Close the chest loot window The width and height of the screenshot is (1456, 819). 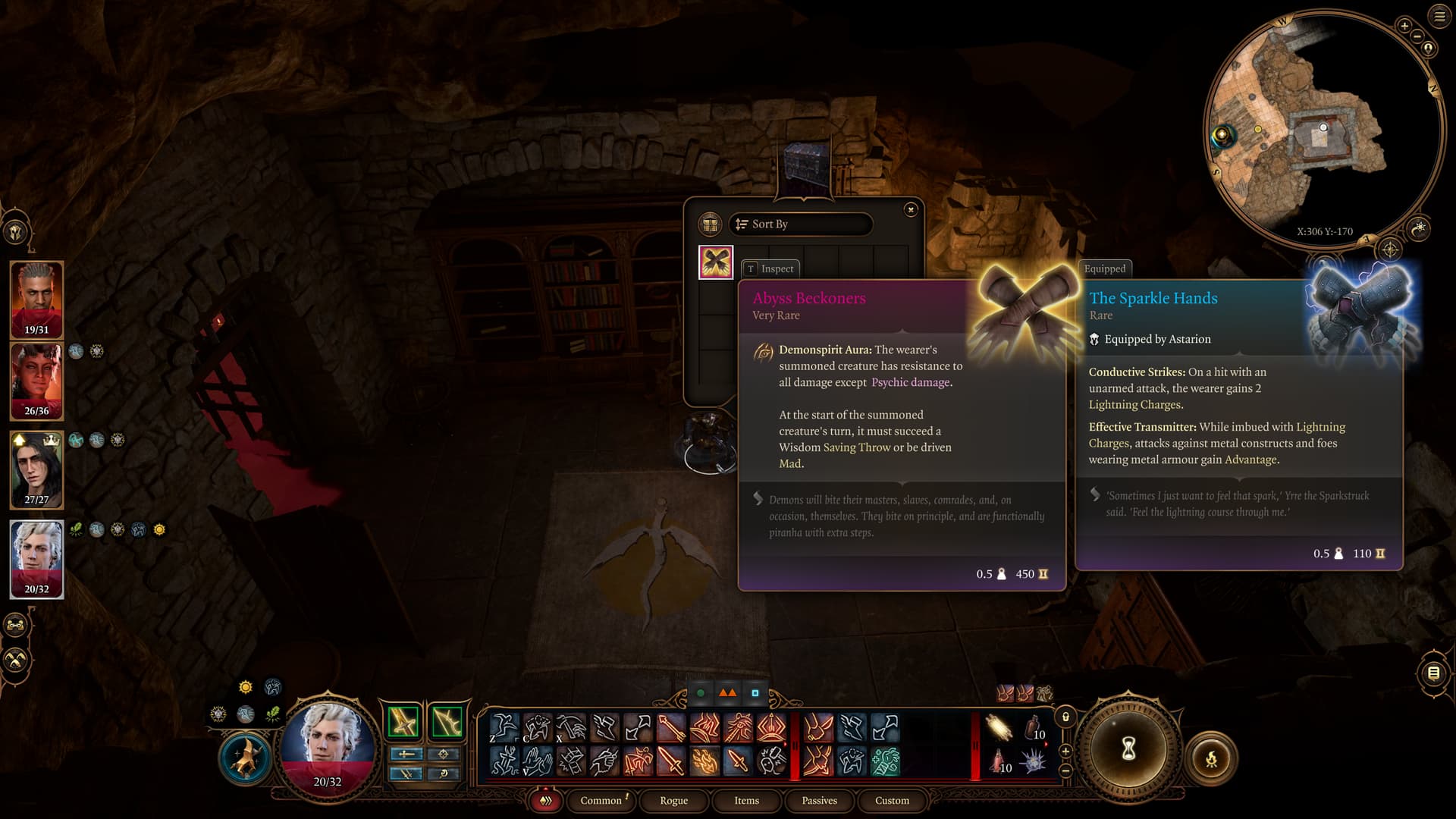tap(911, 209)
